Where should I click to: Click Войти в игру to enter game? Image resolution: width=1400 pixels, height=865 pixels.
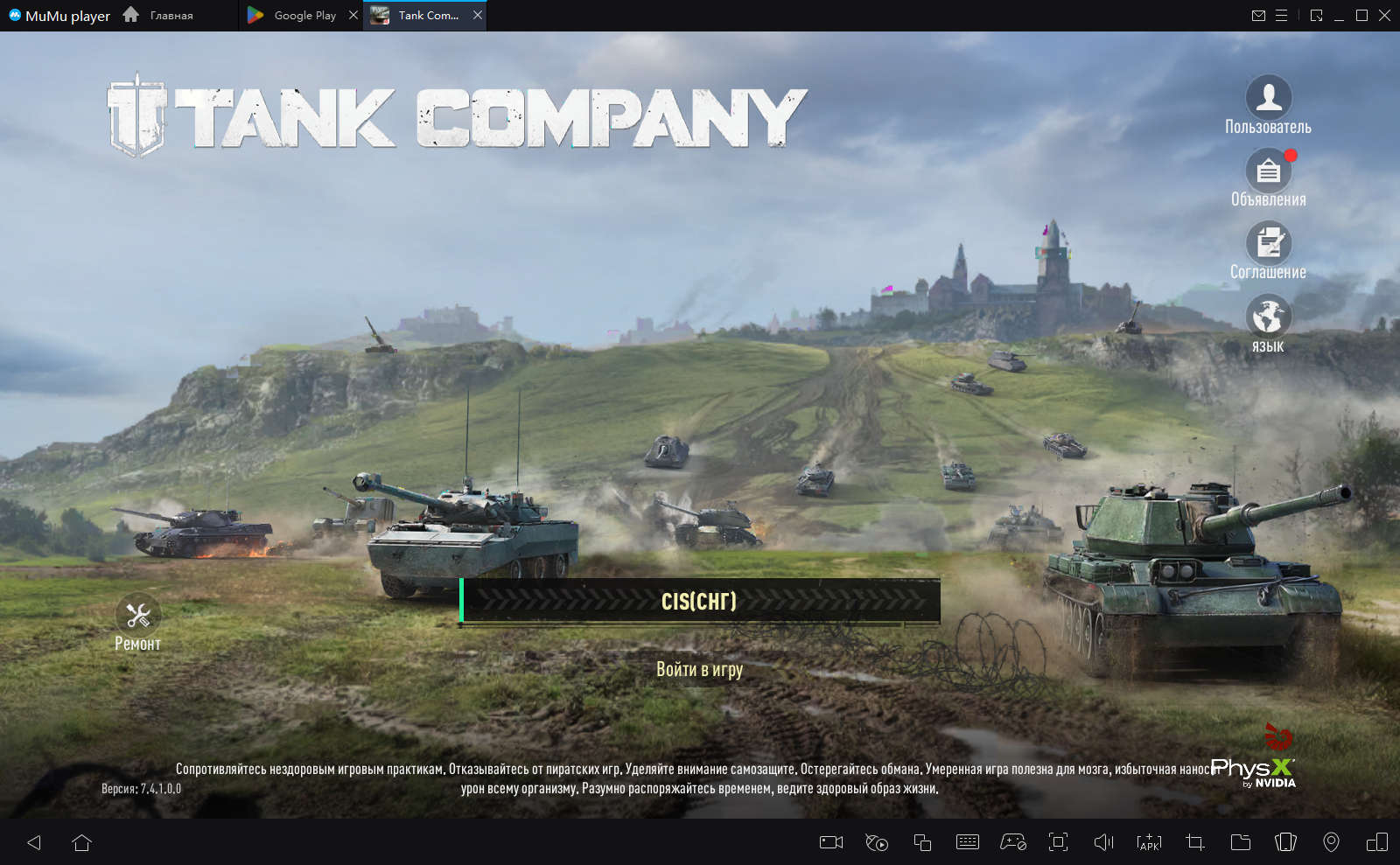699,669
